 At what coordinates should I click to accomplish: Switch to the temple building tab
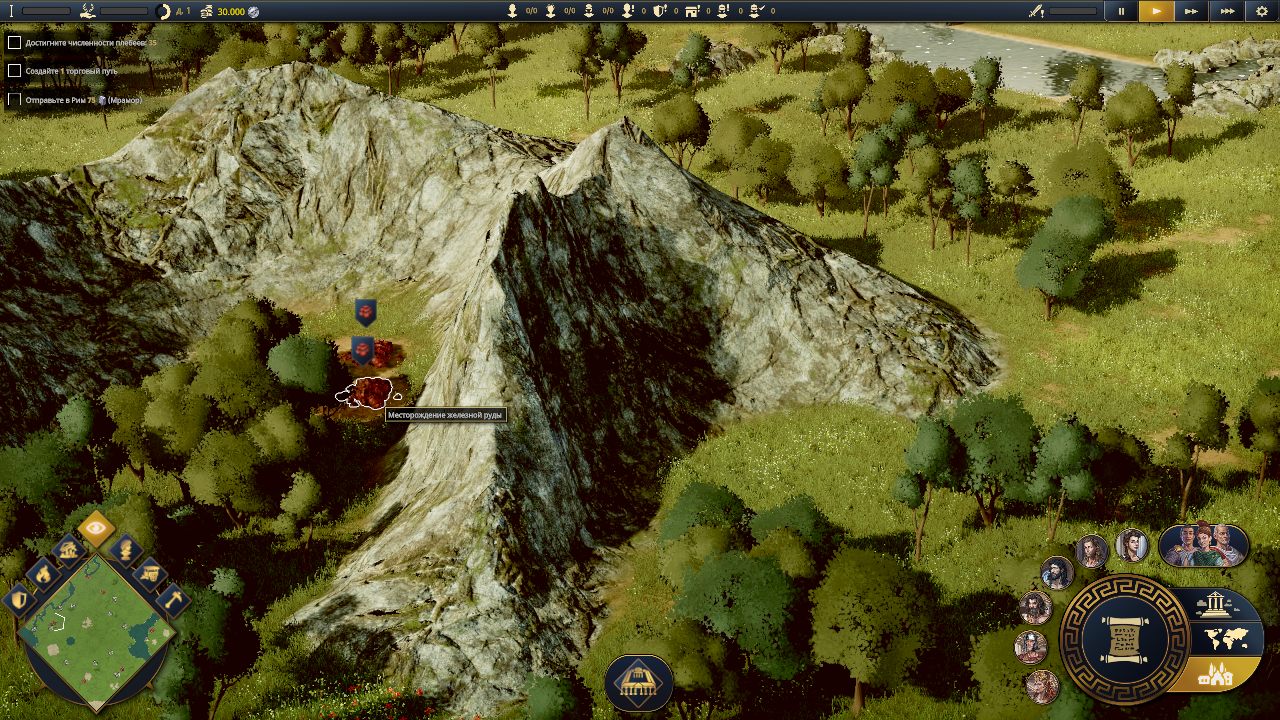click(x=1216, y=603)
